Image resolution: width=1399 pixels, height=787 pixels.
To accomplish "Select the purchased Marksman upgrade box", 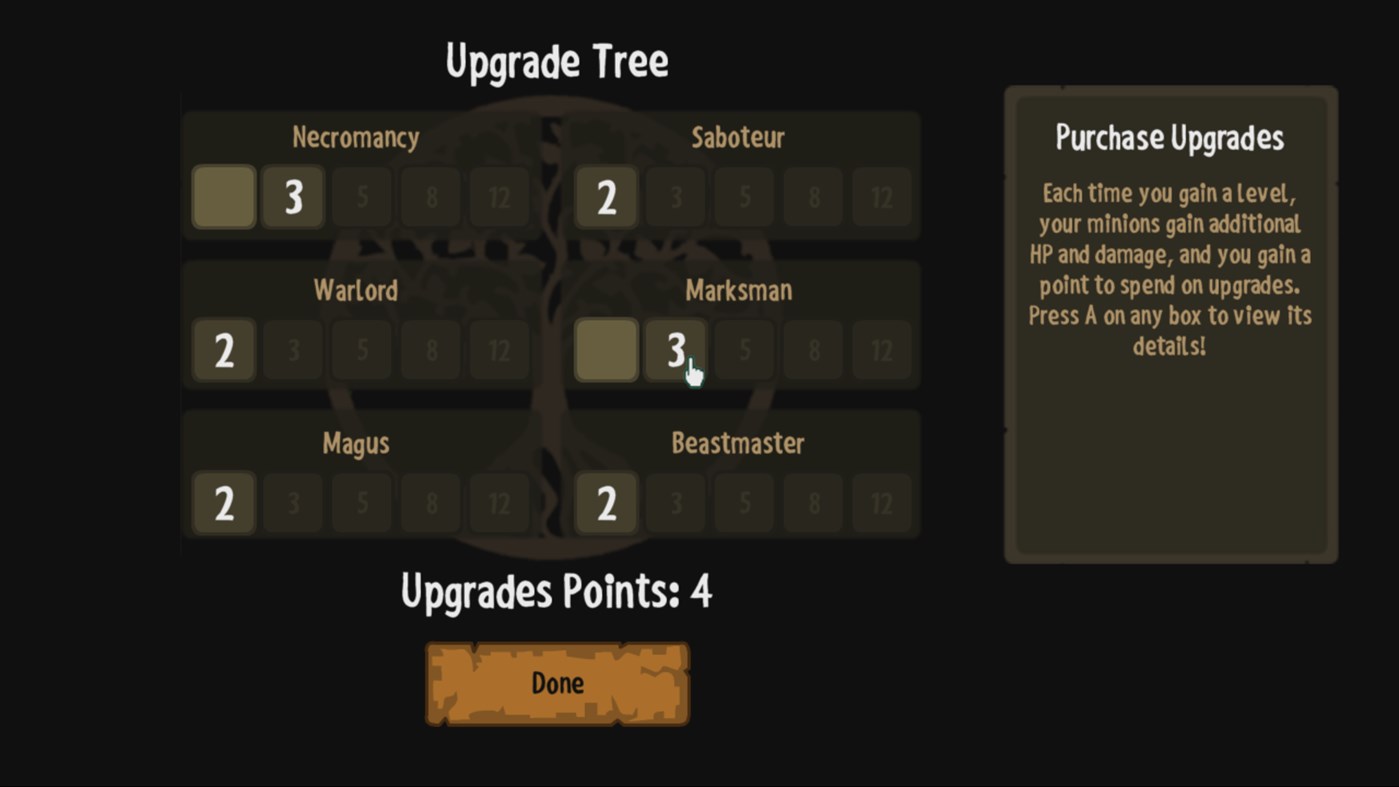I will pyautogui.click(x=606, y=350).
